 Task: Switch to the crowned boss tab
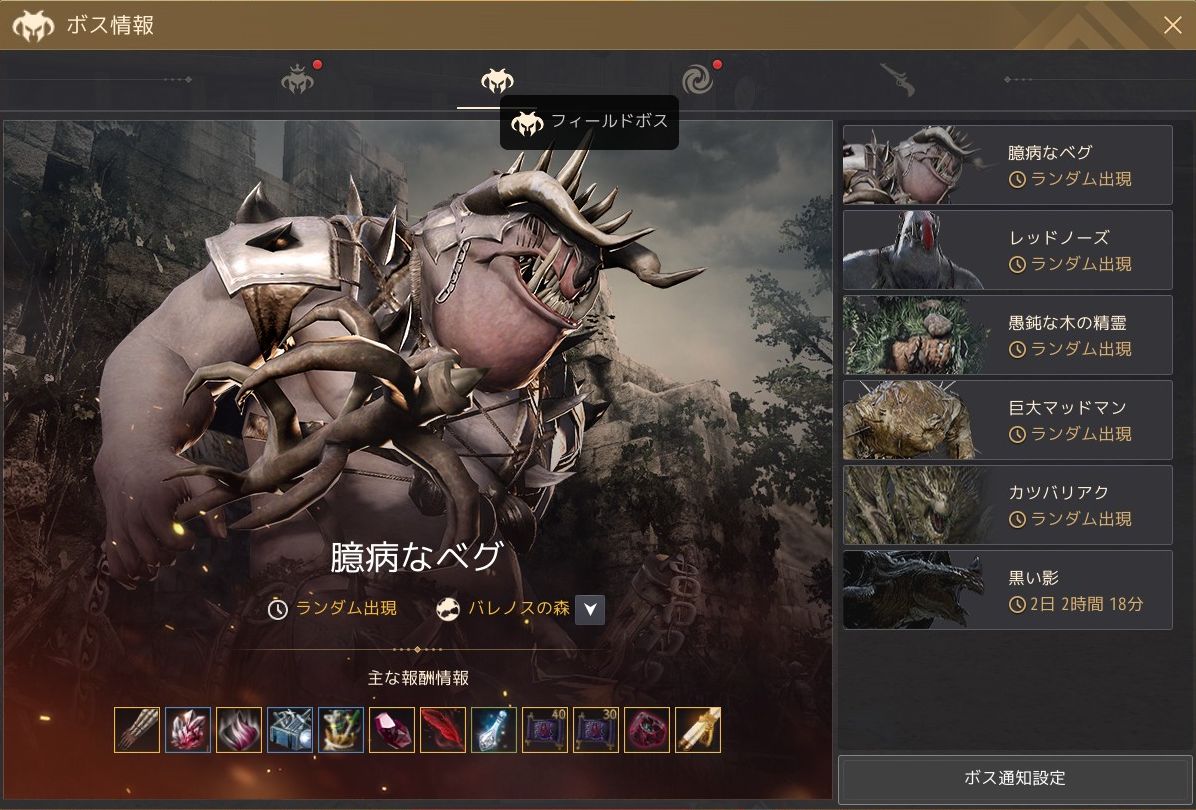tap(298, 80)
